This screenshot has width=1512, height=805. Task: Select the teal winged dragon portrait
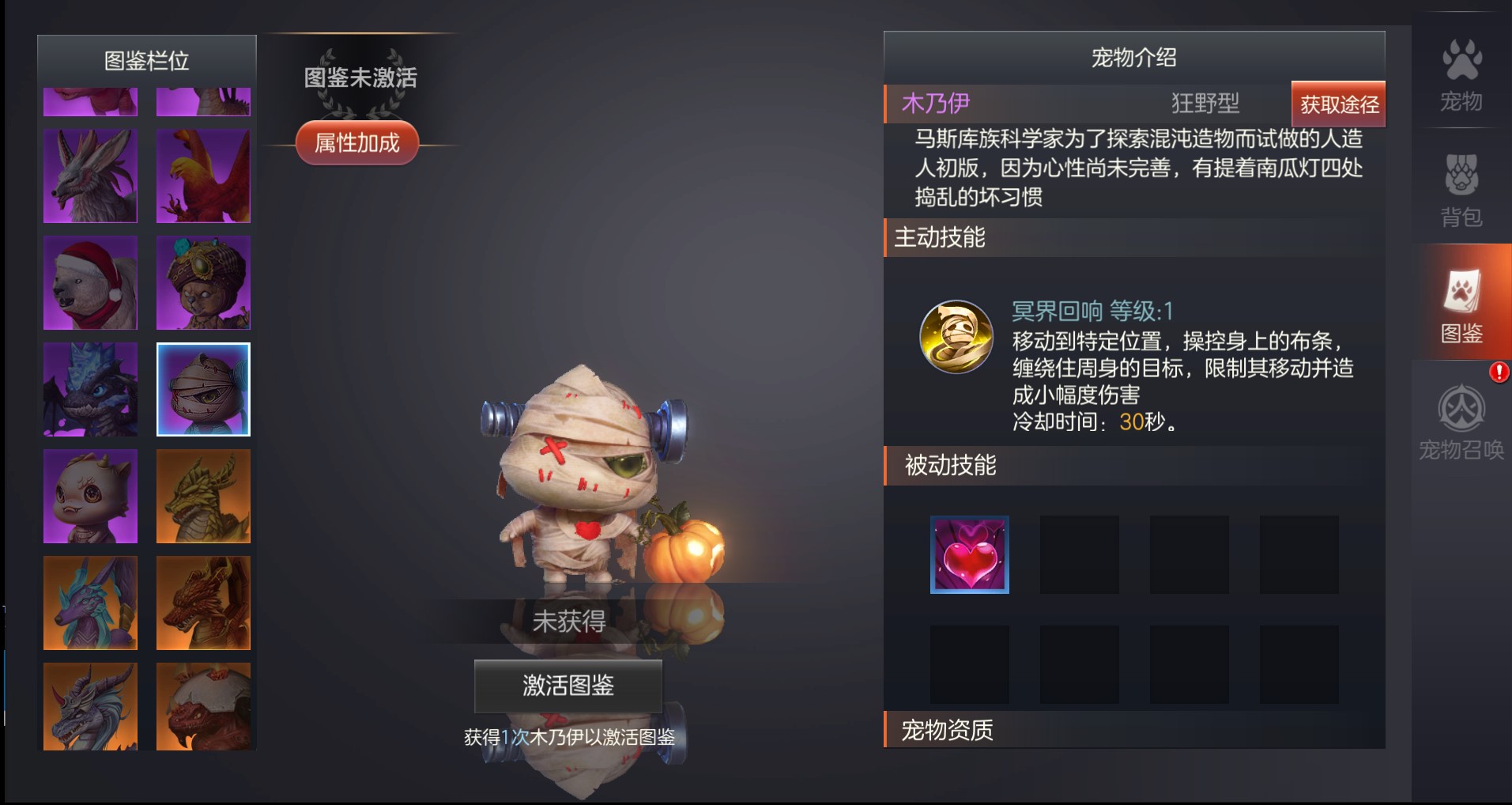click(x=90, y=603)
